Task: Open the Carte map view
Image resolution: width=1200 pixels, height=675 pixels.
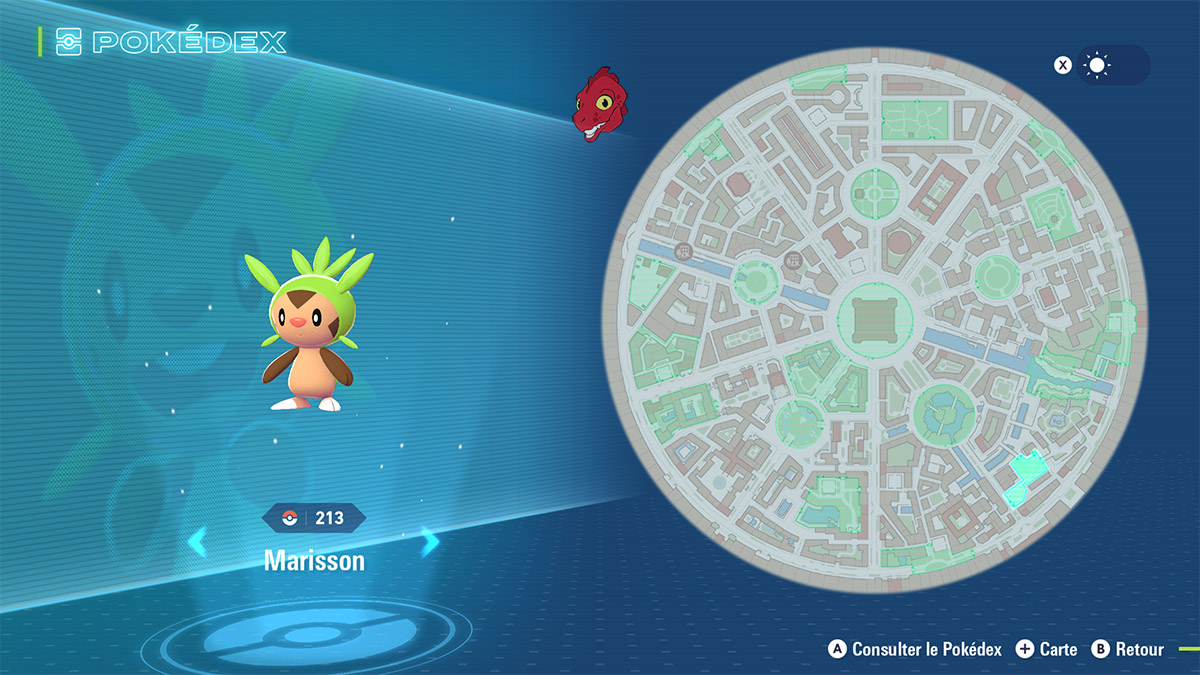Action: 1047,649
